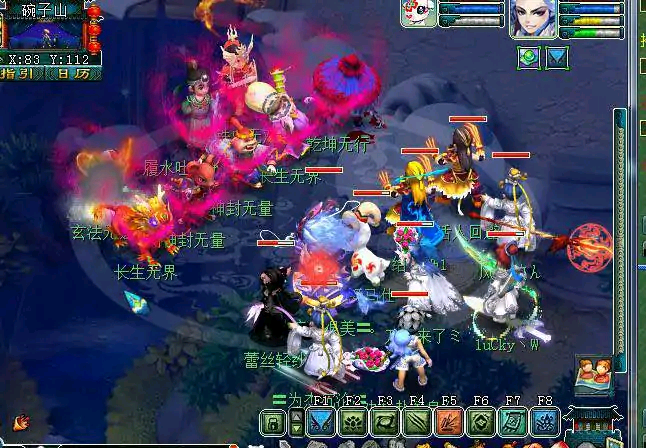Select the white pet portrait
Viewport: 646px width, 448px height.
(x=418, y=15)
